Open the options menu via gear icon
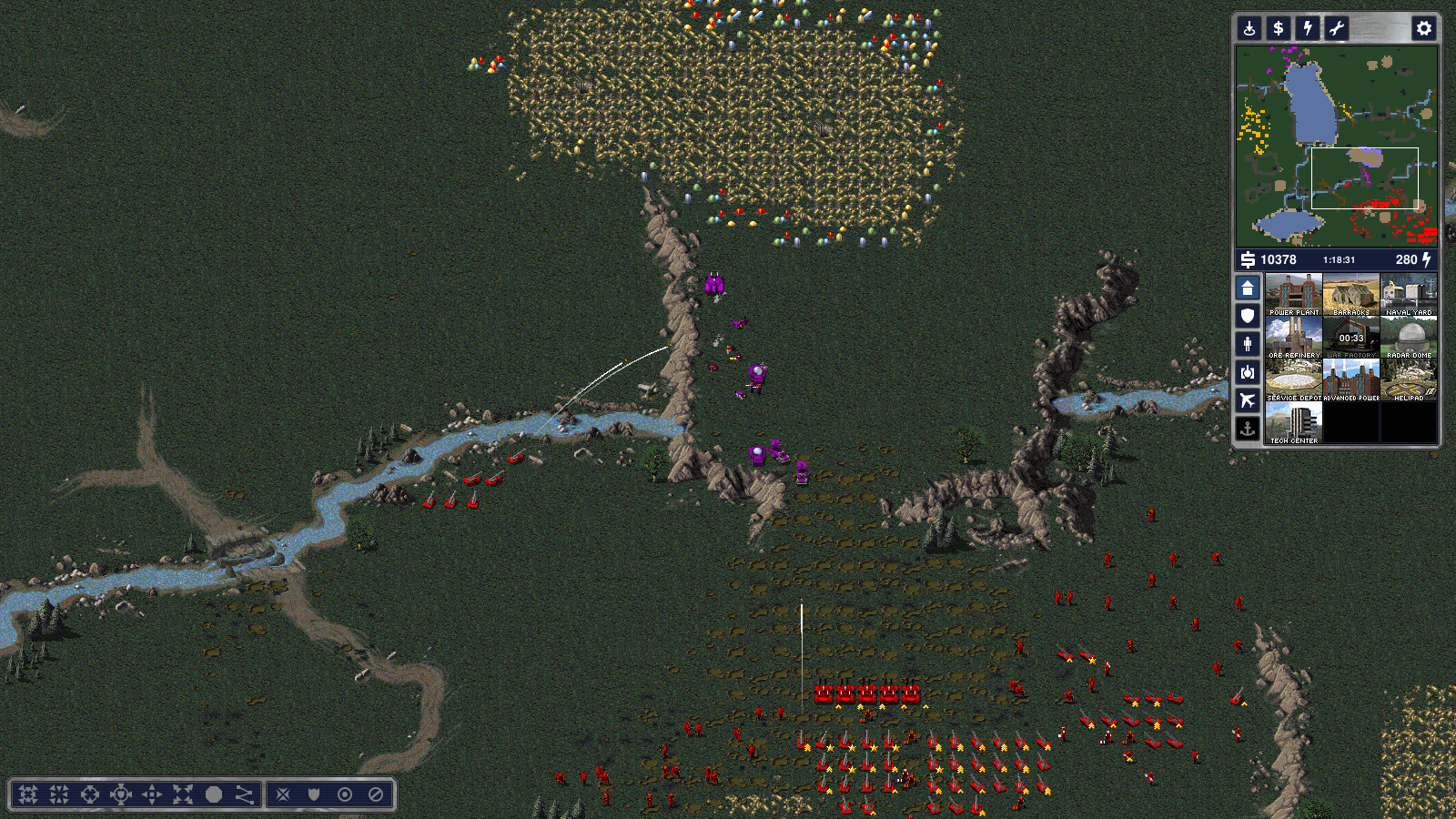The image size is (1456, 819). pyautogui.click(x=1423, y=28)
